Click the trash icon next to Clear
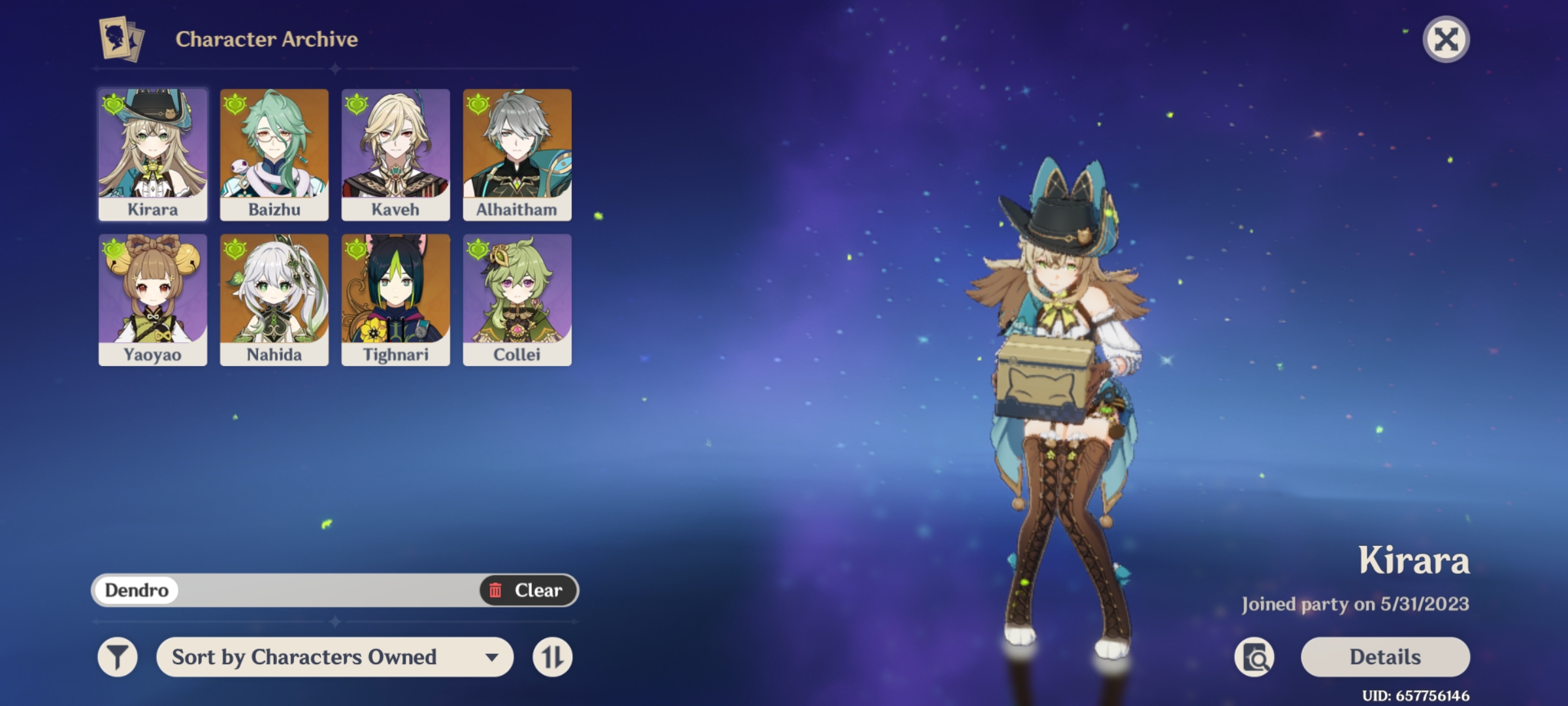 pyautogui.click(x=497, y=590)
